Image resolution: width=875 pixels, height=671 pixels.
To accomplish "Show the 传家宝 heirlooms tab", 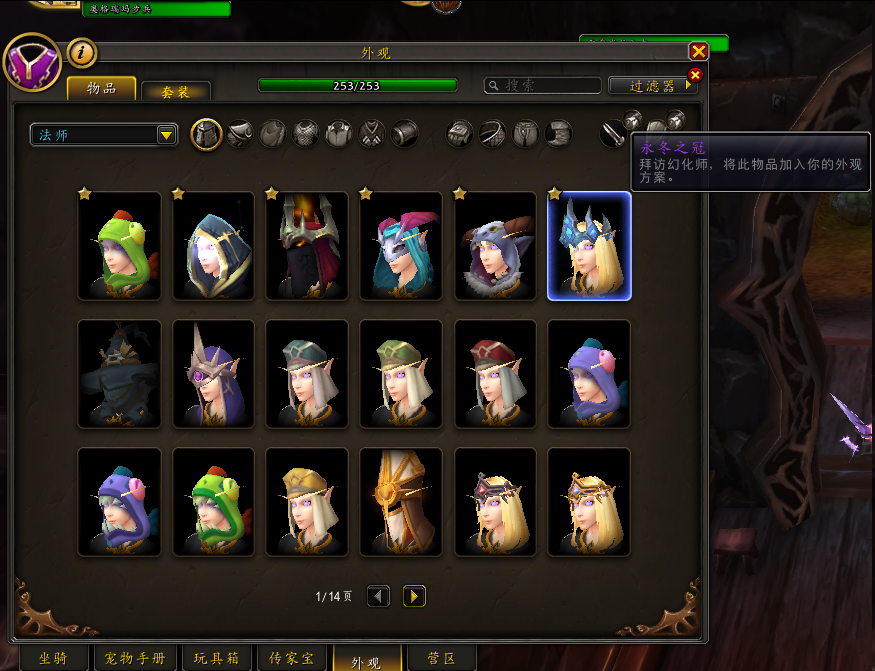I will tap(292, 659).
